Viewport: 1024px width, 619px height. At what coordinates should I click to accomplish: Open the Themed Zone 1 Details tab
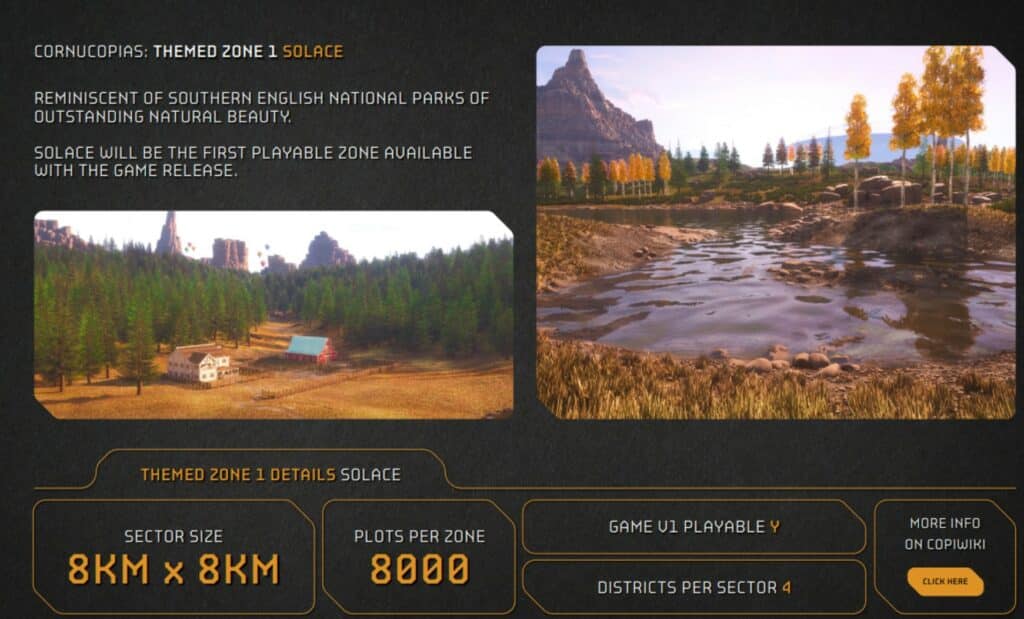270,474
